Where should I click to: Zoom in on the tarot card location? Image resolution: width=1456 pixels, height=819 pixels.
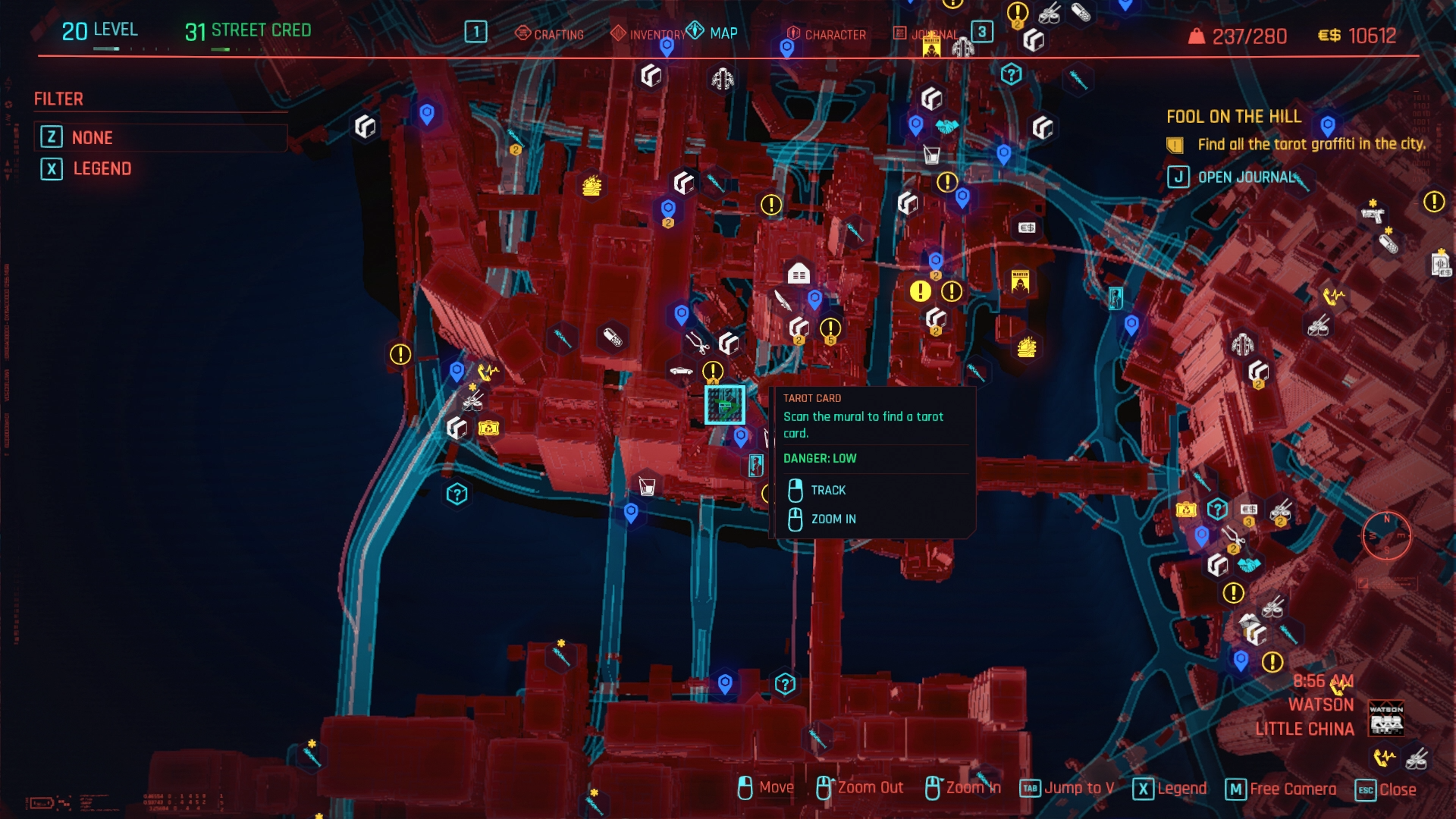(833, 519)
